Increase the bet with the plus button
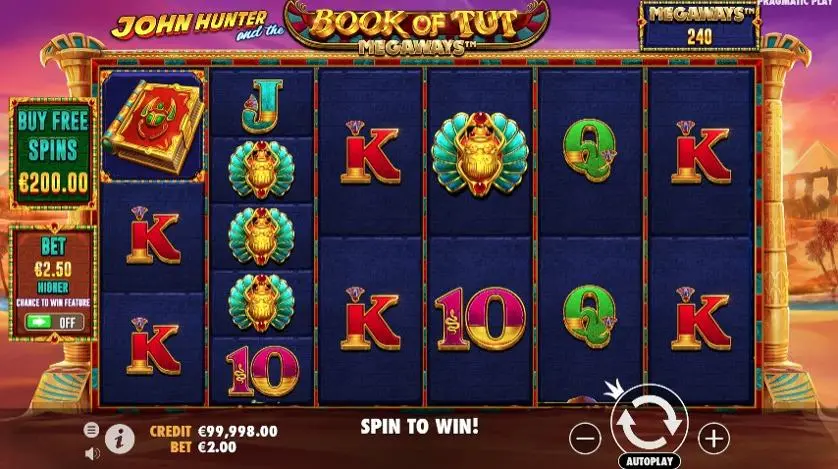Screen dimensions: 838x469 click(713, 437)
